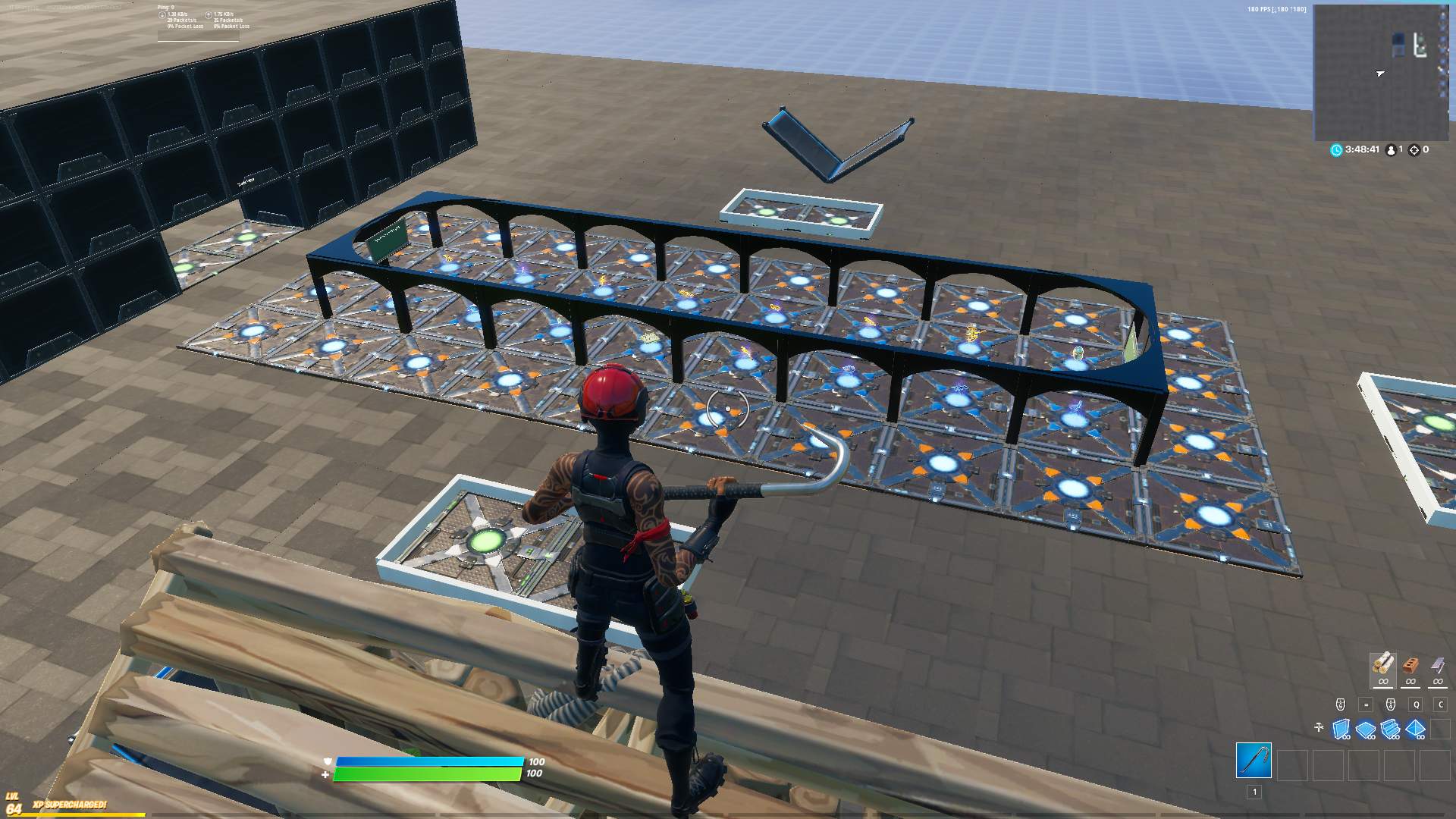Expand the minimap in the top-right corner
The image size is (1456, 819).
pyautogui.click(x=1382, y=72)
